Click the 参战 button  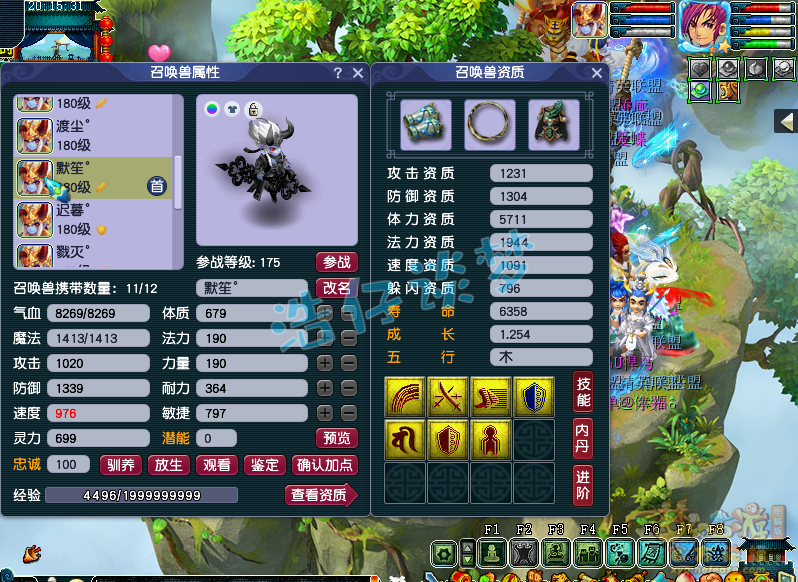[x=336, y=262]
